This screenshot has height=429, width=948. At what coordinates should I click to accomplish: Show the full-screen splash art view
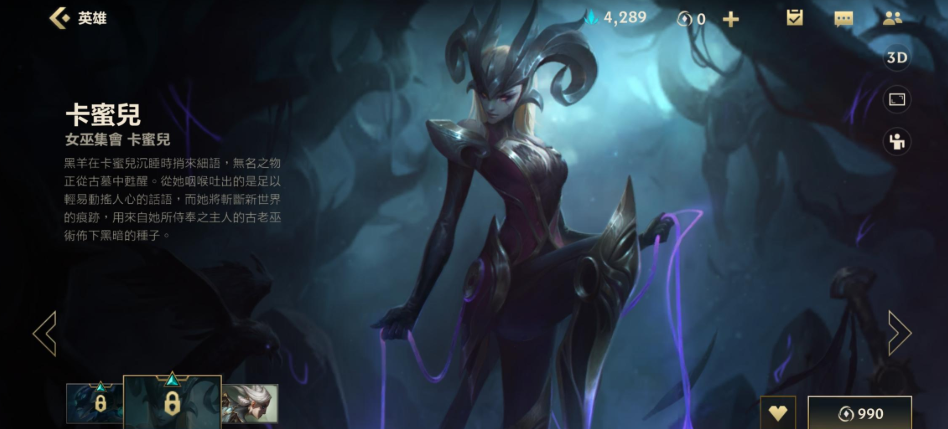(x=897, y=99)
